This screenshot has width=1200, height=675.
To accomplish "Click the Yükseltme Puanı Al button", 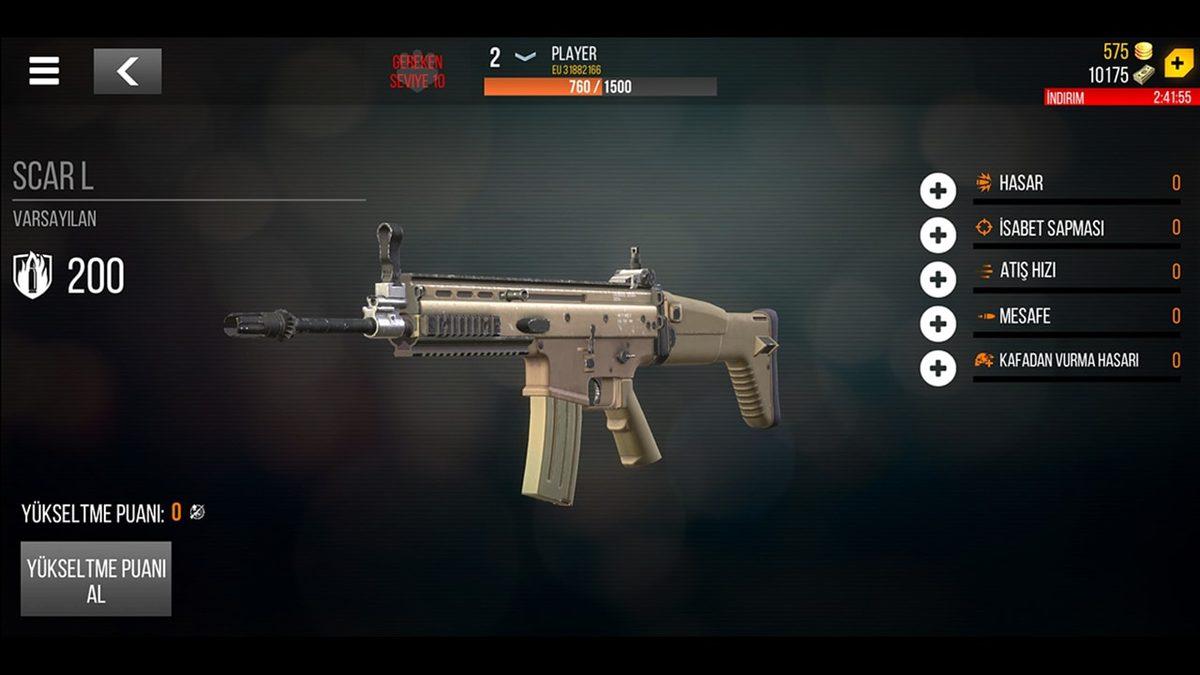I will pyautogui.click(x=96, y=579).
